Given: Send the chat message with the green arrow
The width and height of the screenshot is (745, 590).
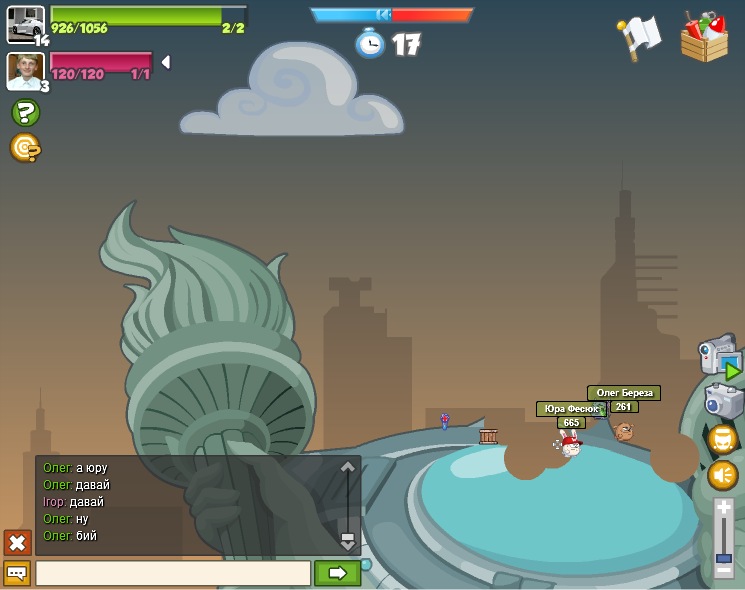Looking at the screenshot, I should [337, 573].
